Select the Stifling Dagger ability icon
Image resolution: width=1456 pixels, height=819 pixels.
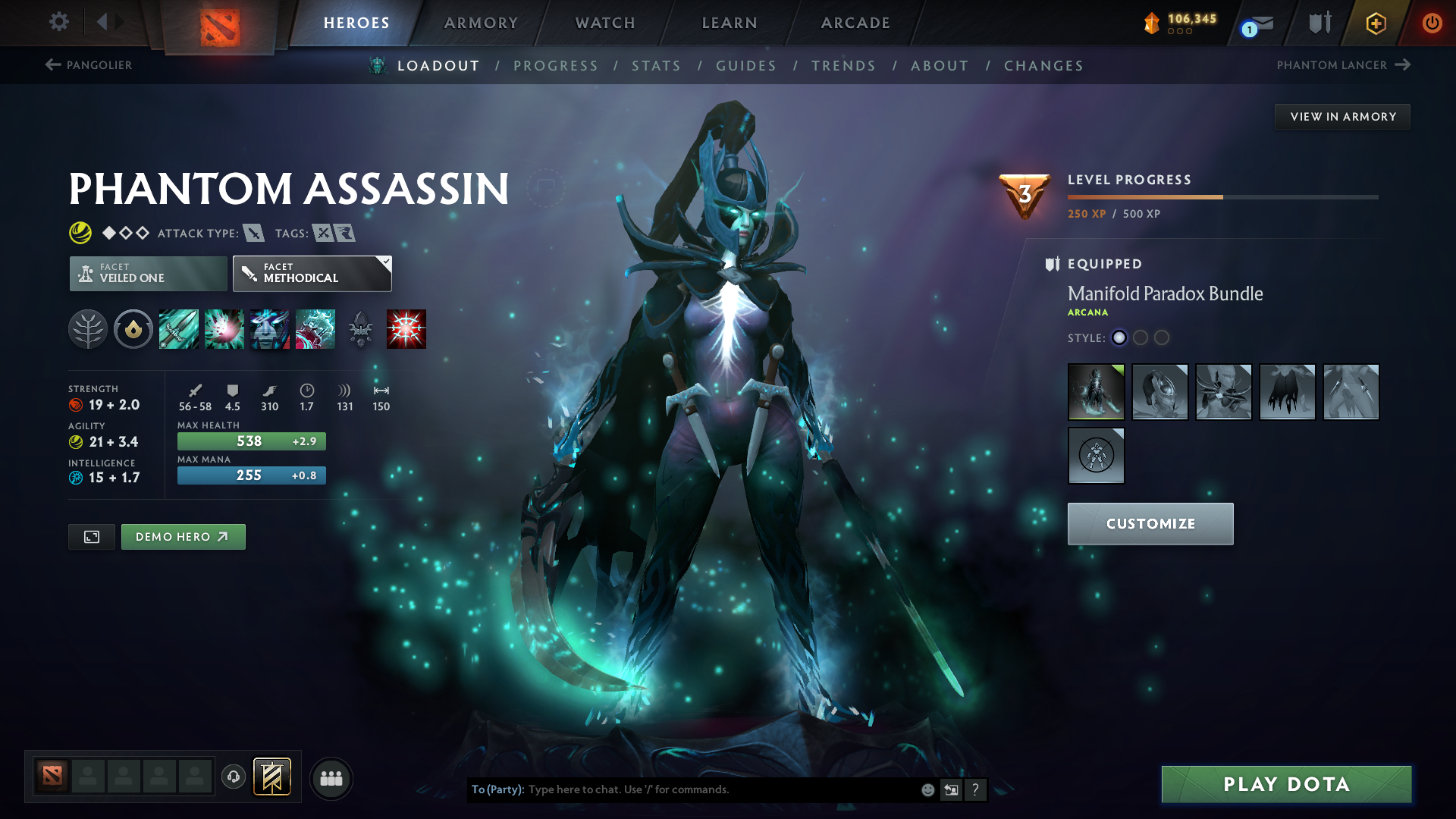[x=178, y=328]
